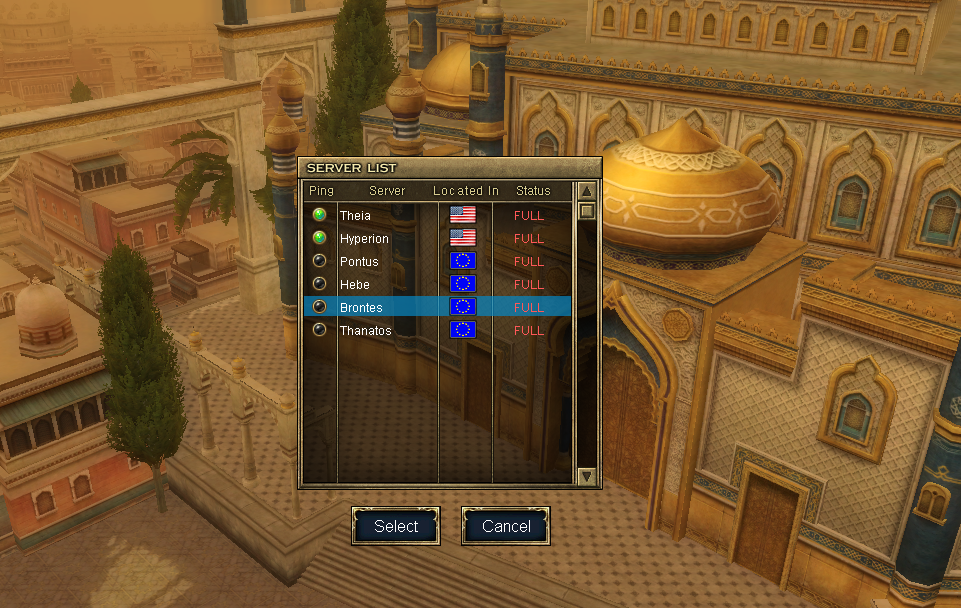Click the Status column header
Image resolution: width=961 pixels, height=608 pixels.
[x=533, y=191]
